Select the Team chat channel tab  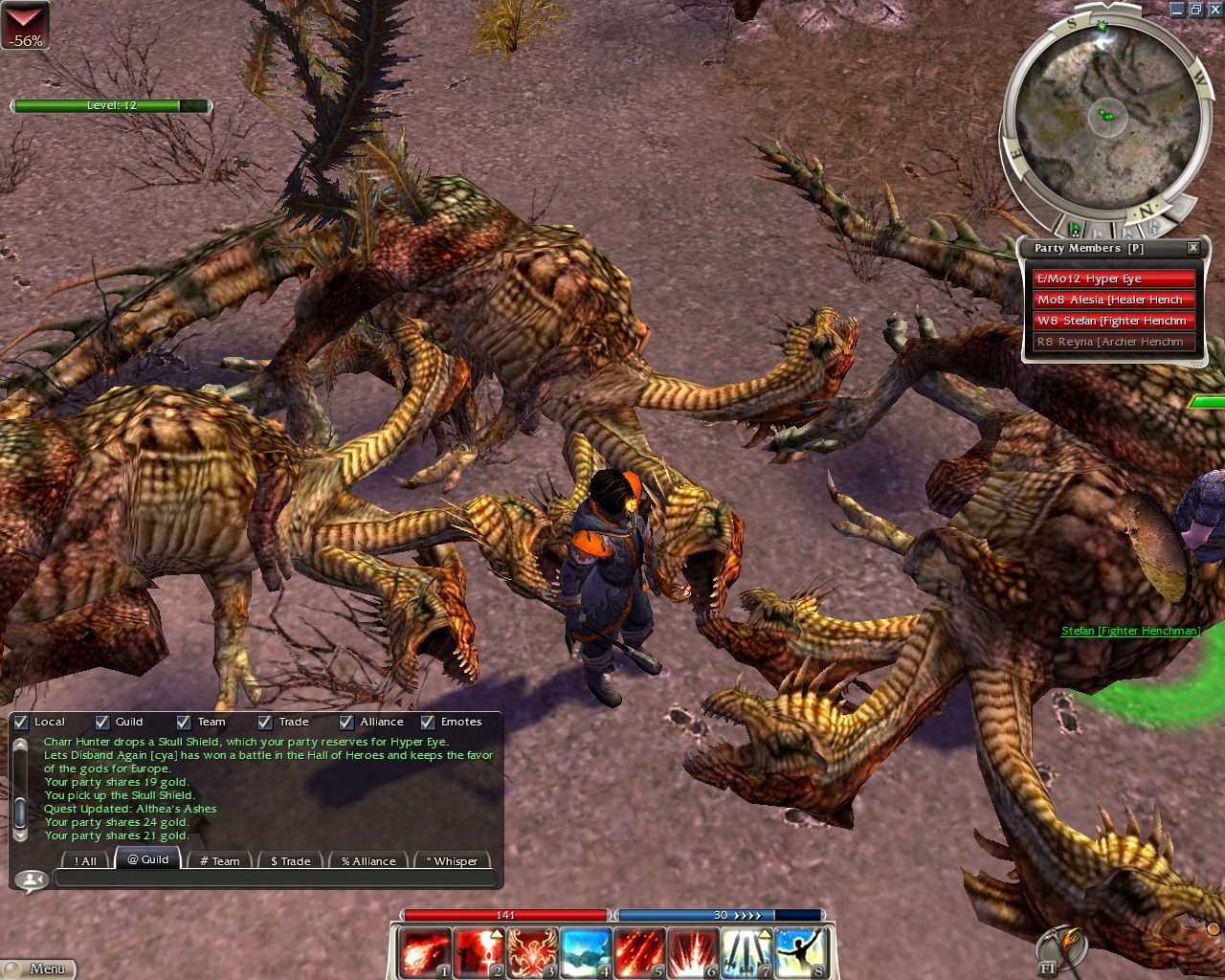pos(220,861)
